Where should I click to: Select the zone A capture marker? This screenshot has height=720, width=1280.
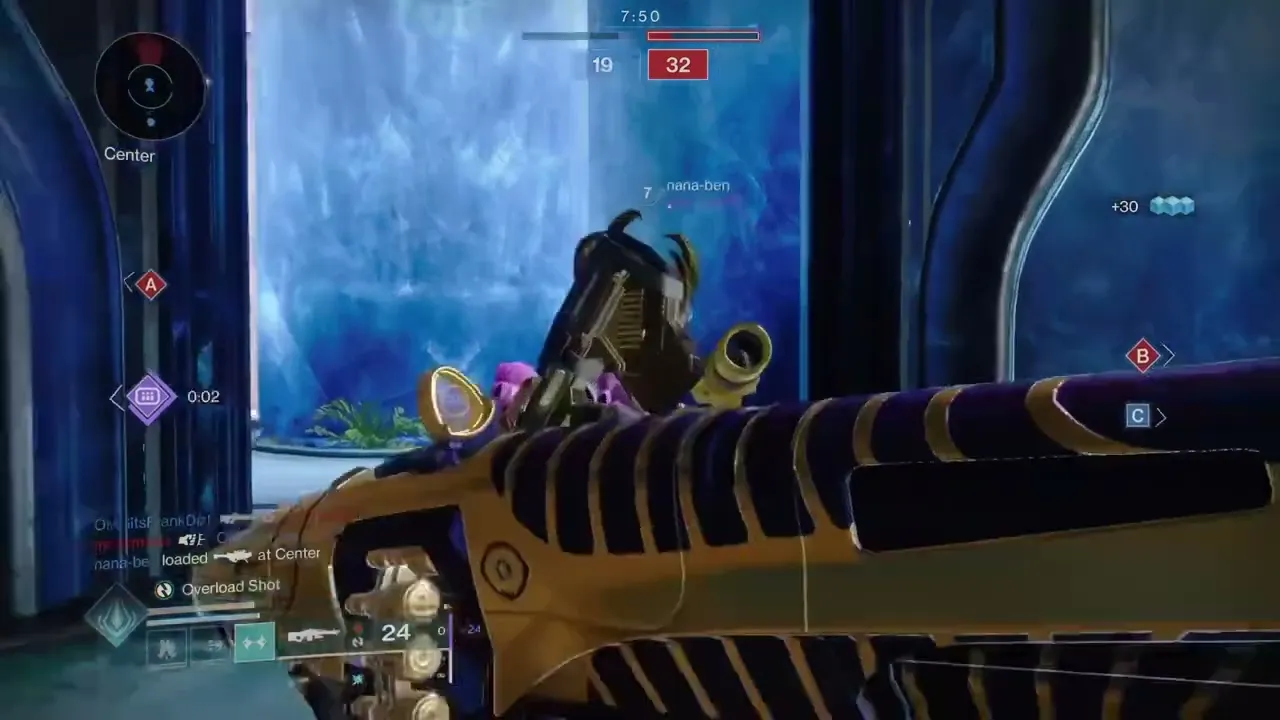(151, 286)
